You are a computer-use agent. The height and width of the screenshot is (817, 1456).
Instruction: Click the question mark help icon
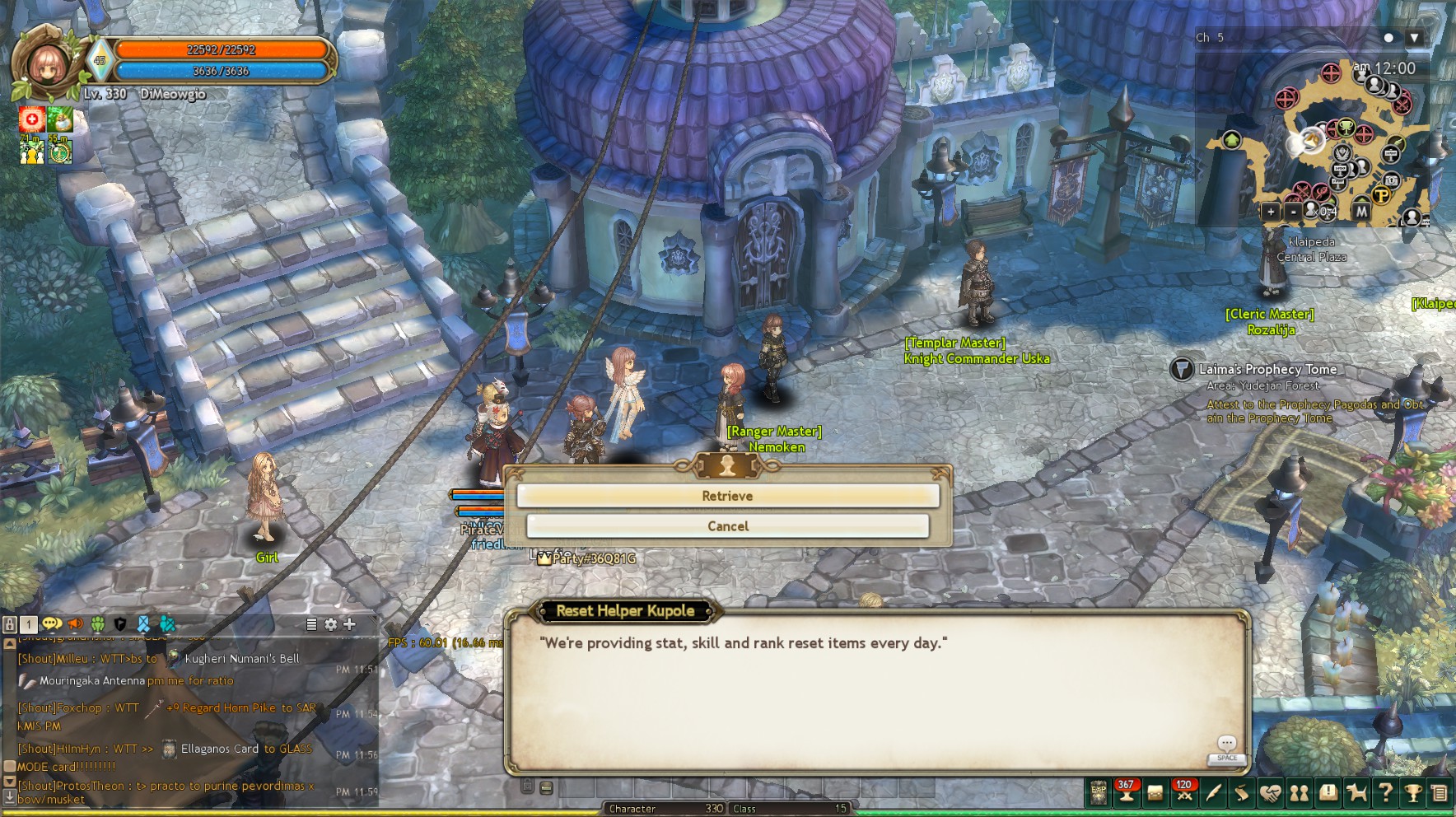click(x=1385, y=793)
